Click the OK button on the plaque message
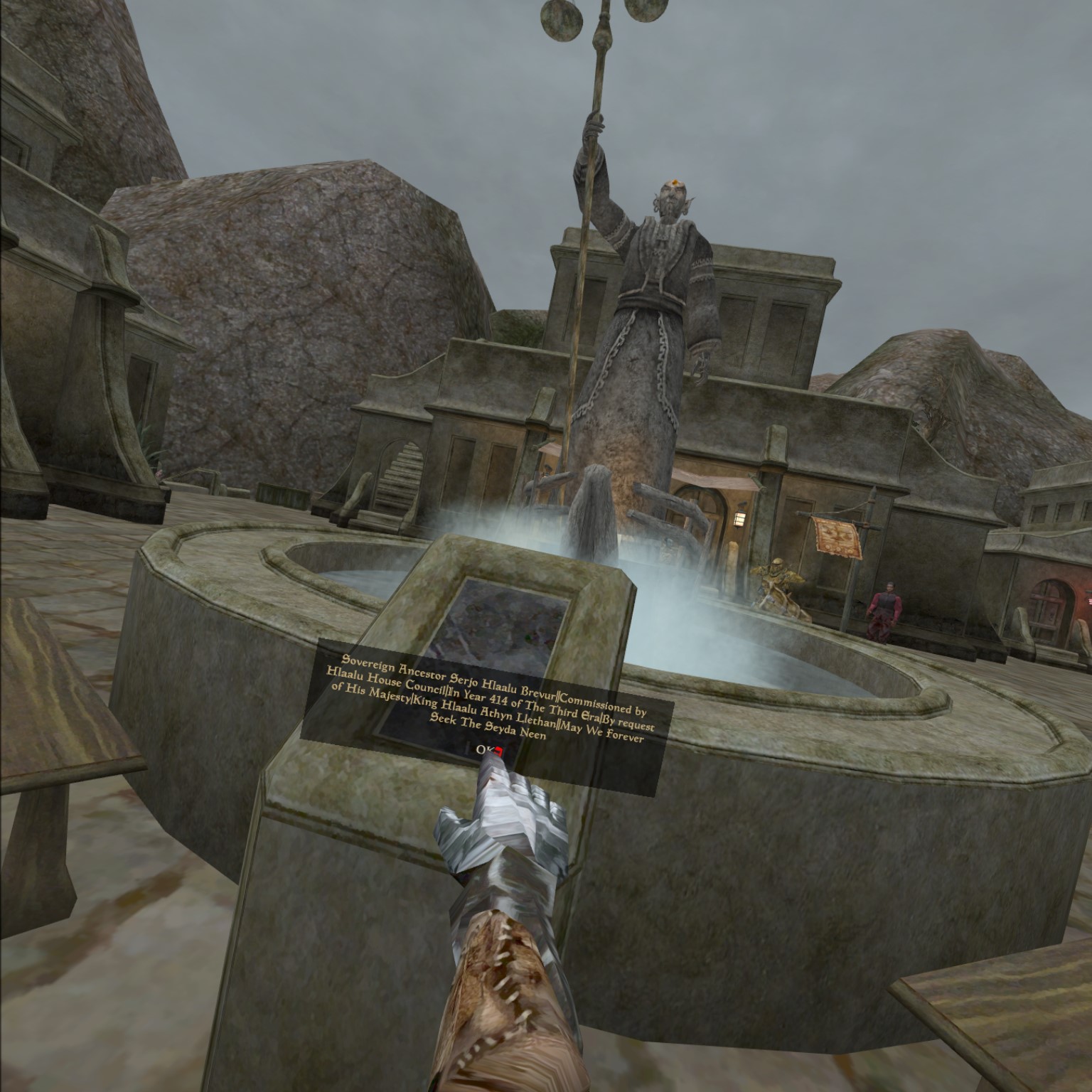 pyautogui.click(x=485, y=750)
